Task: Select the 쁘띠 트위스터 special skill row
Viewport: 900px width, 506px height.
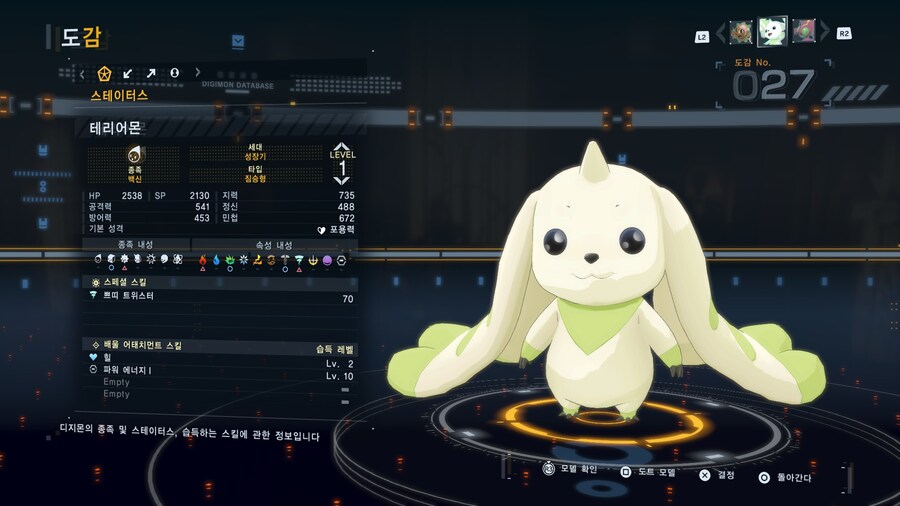Action: tap(220, 297)
